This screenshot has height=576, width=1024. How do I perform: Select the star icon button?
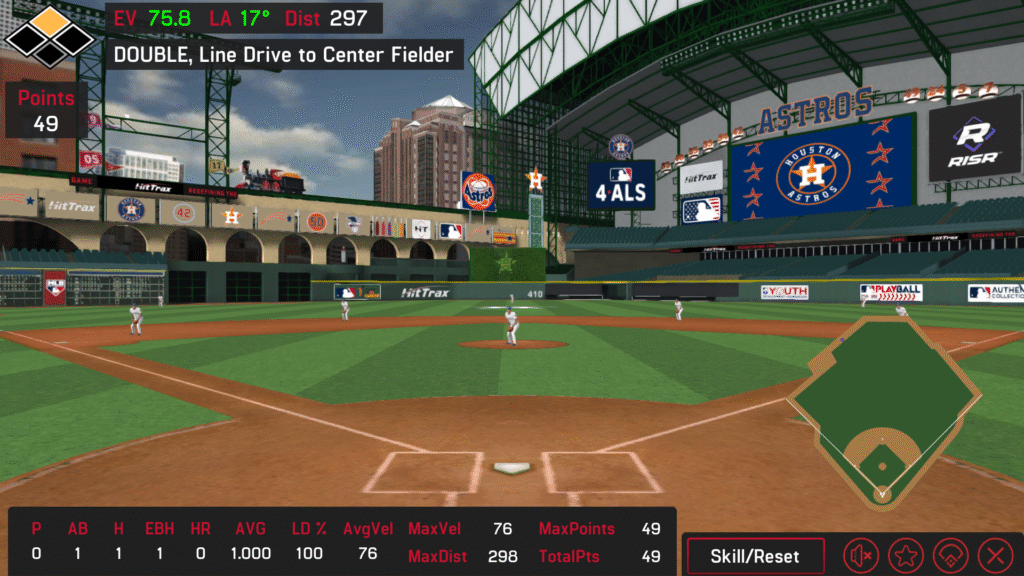(x=906, y=555)
